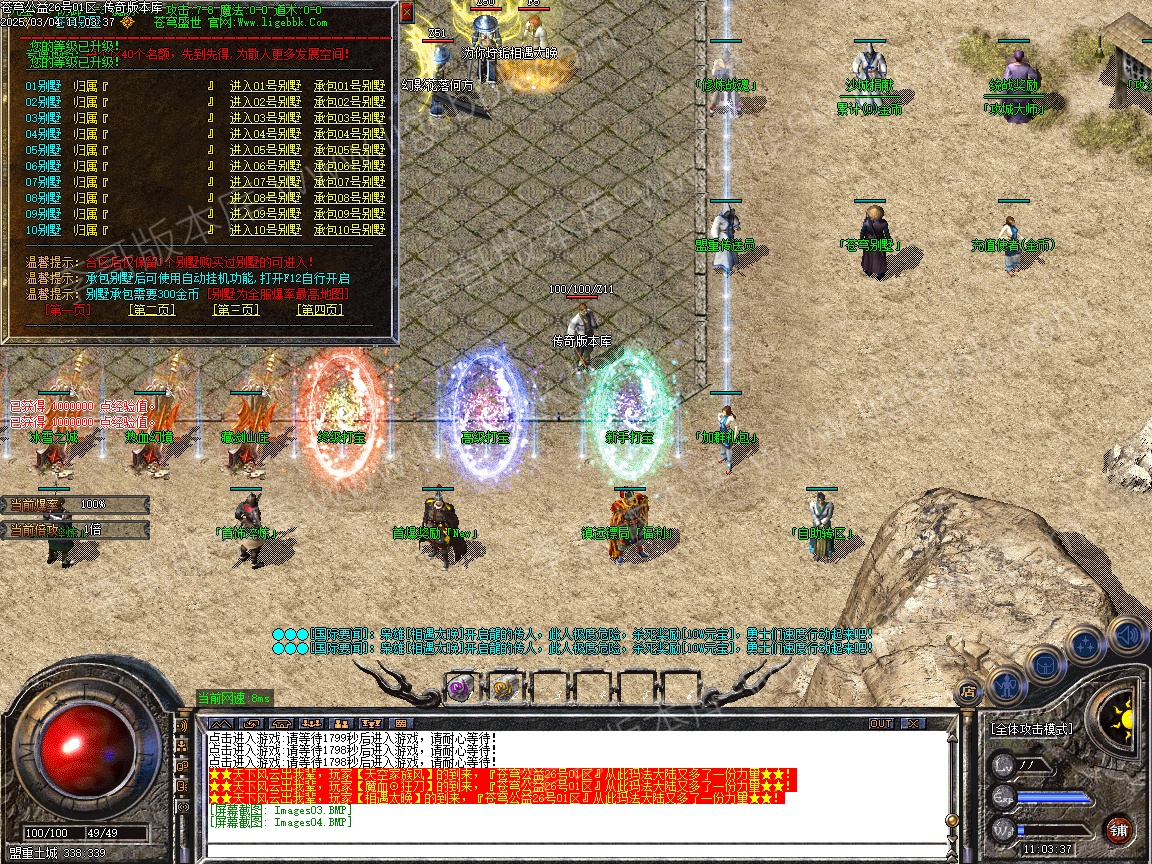Open the skills sparkle round icon

coord(1085,644)
